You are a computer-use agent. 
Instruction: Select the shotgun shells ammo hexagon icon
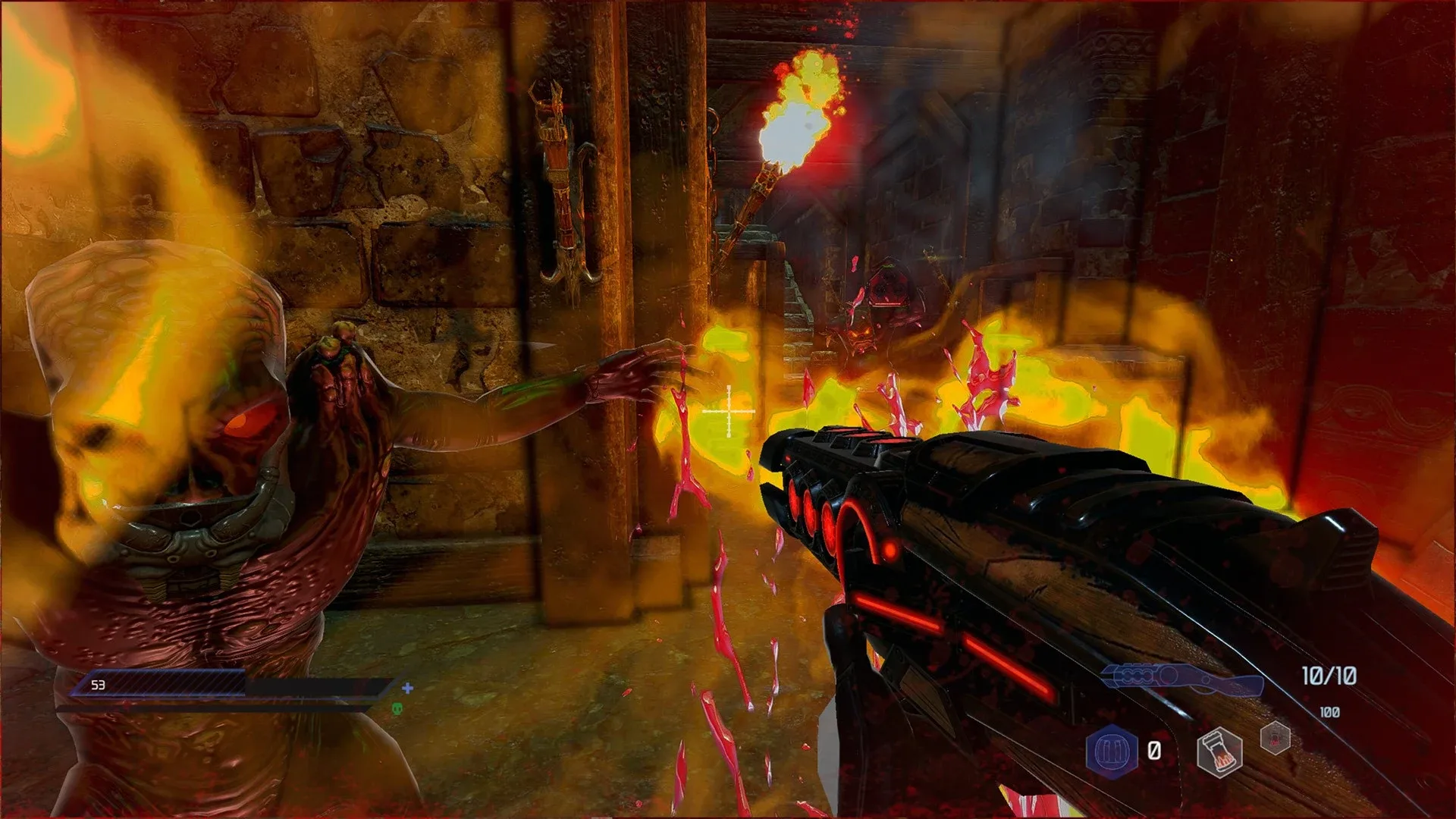[1112, 750]
